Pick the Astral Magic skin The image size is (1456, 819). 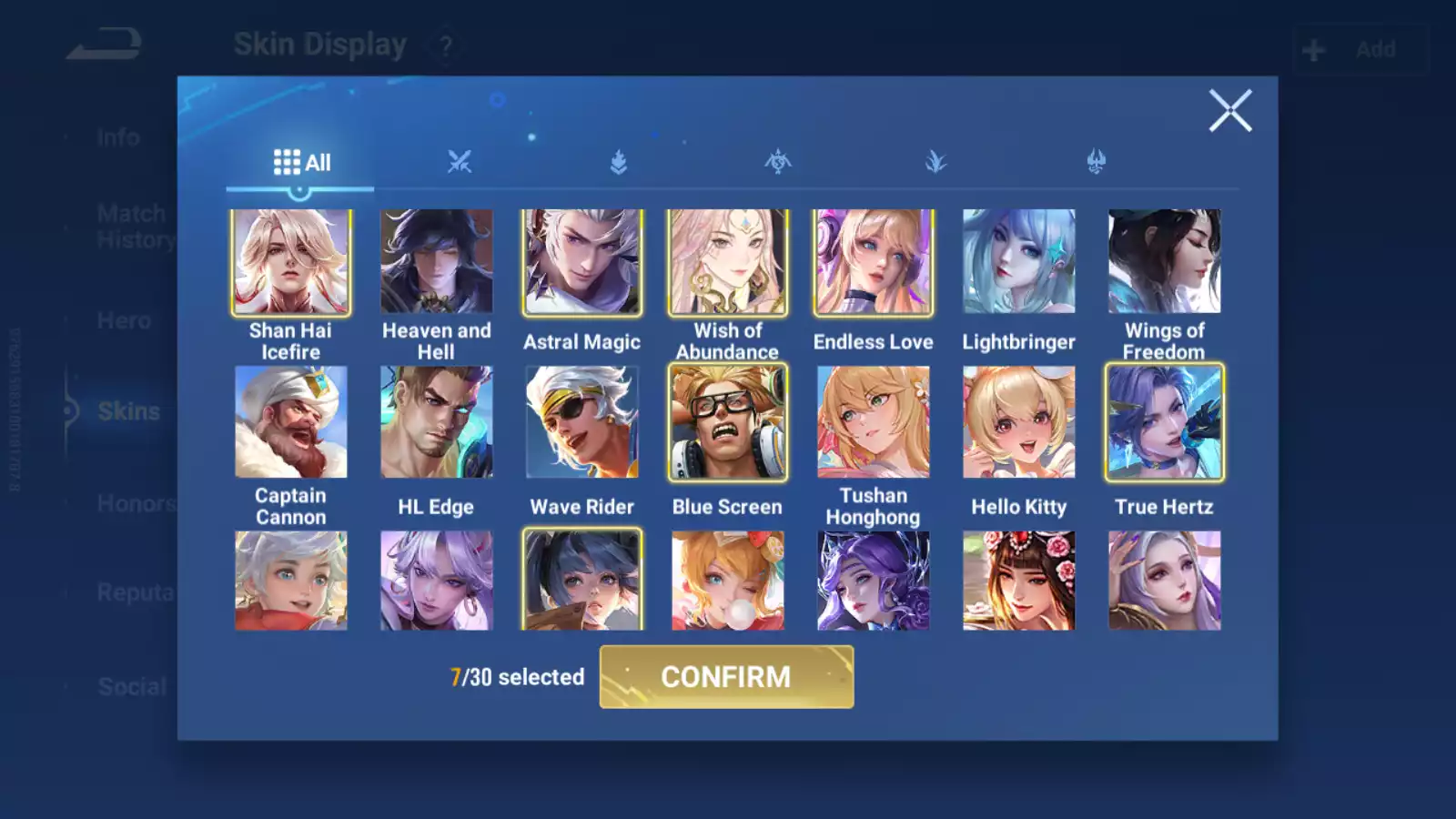tap(582, 262)
